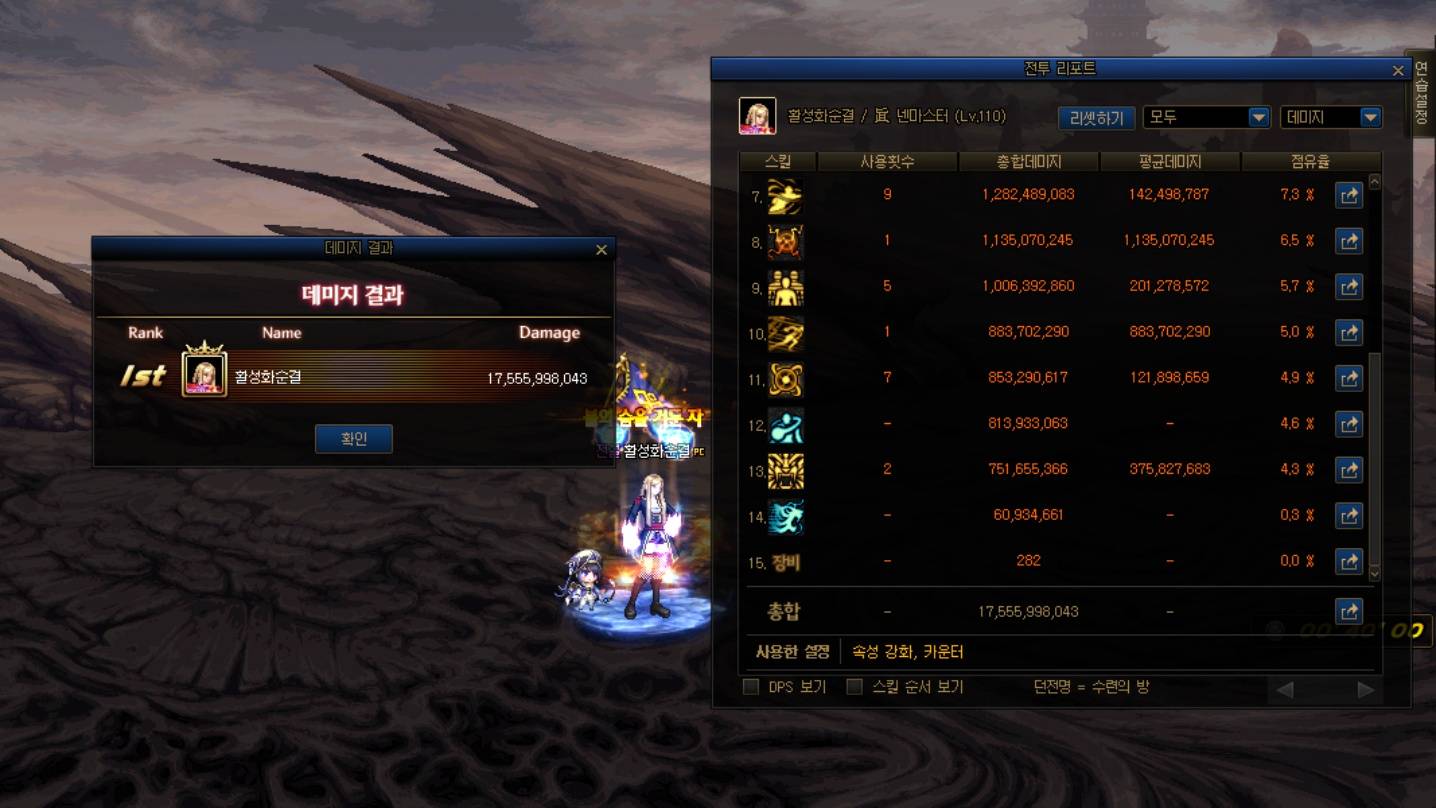Reset the report with 리셋하기 button

[x=1096, y=118]
